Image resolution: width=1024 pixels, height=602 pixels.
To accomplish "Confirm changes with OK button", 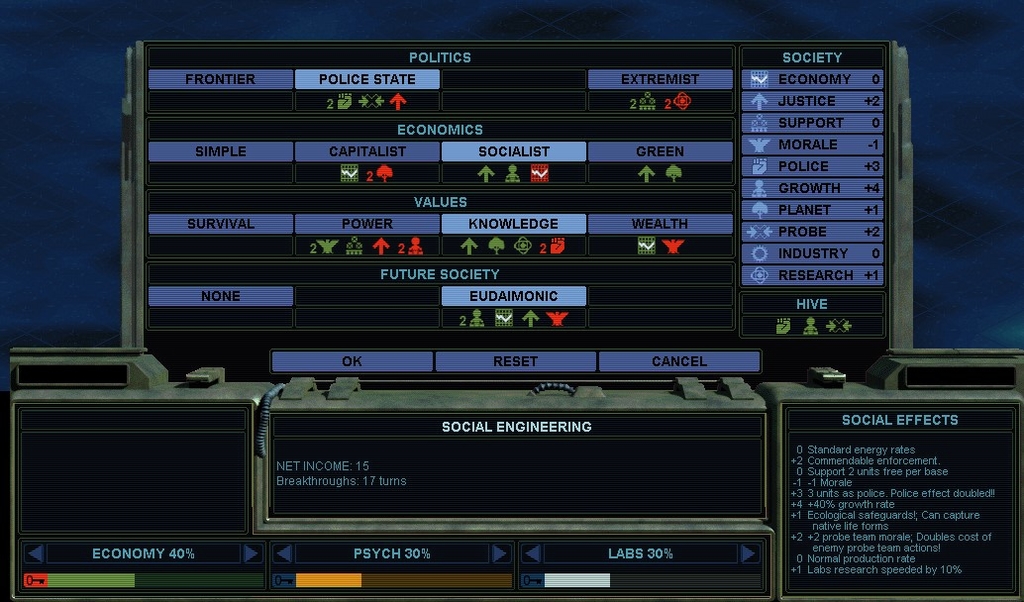I will [x=352, y=361].
